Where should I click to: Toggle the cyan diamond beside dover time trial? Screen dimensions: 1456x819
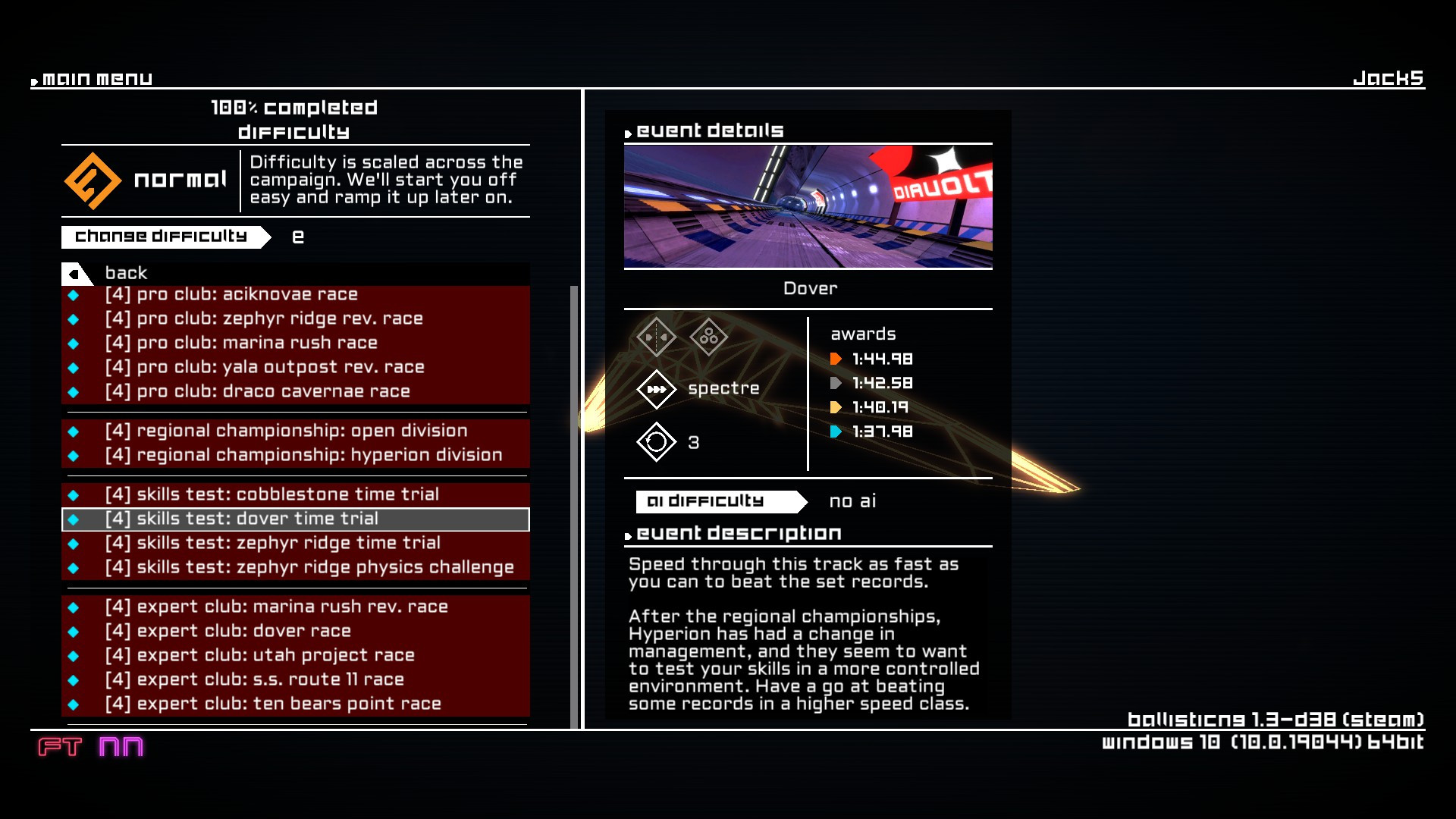click(74, 519)
